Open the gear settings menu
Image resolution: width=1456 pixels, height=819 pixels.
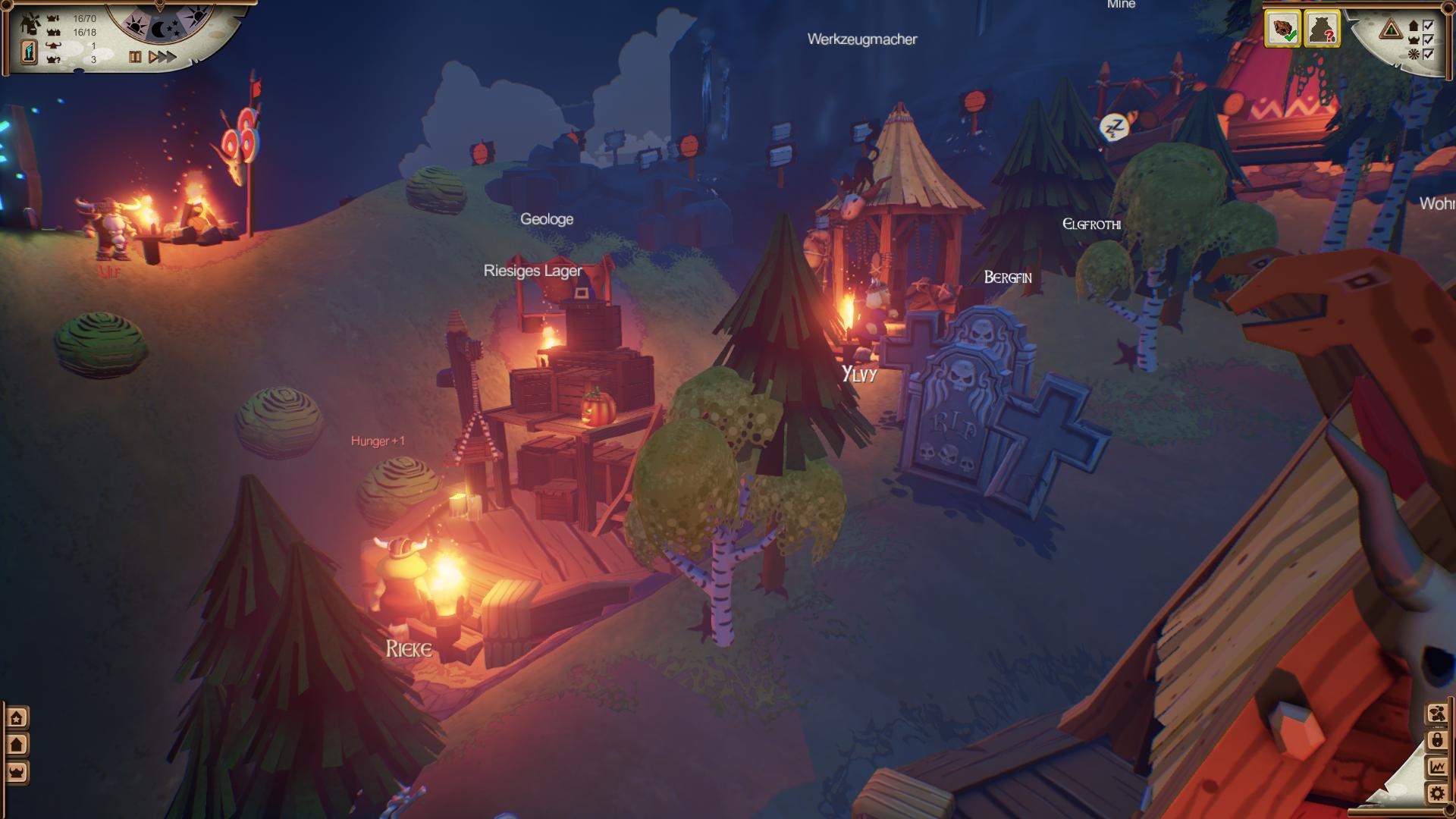pos(1437,794)
